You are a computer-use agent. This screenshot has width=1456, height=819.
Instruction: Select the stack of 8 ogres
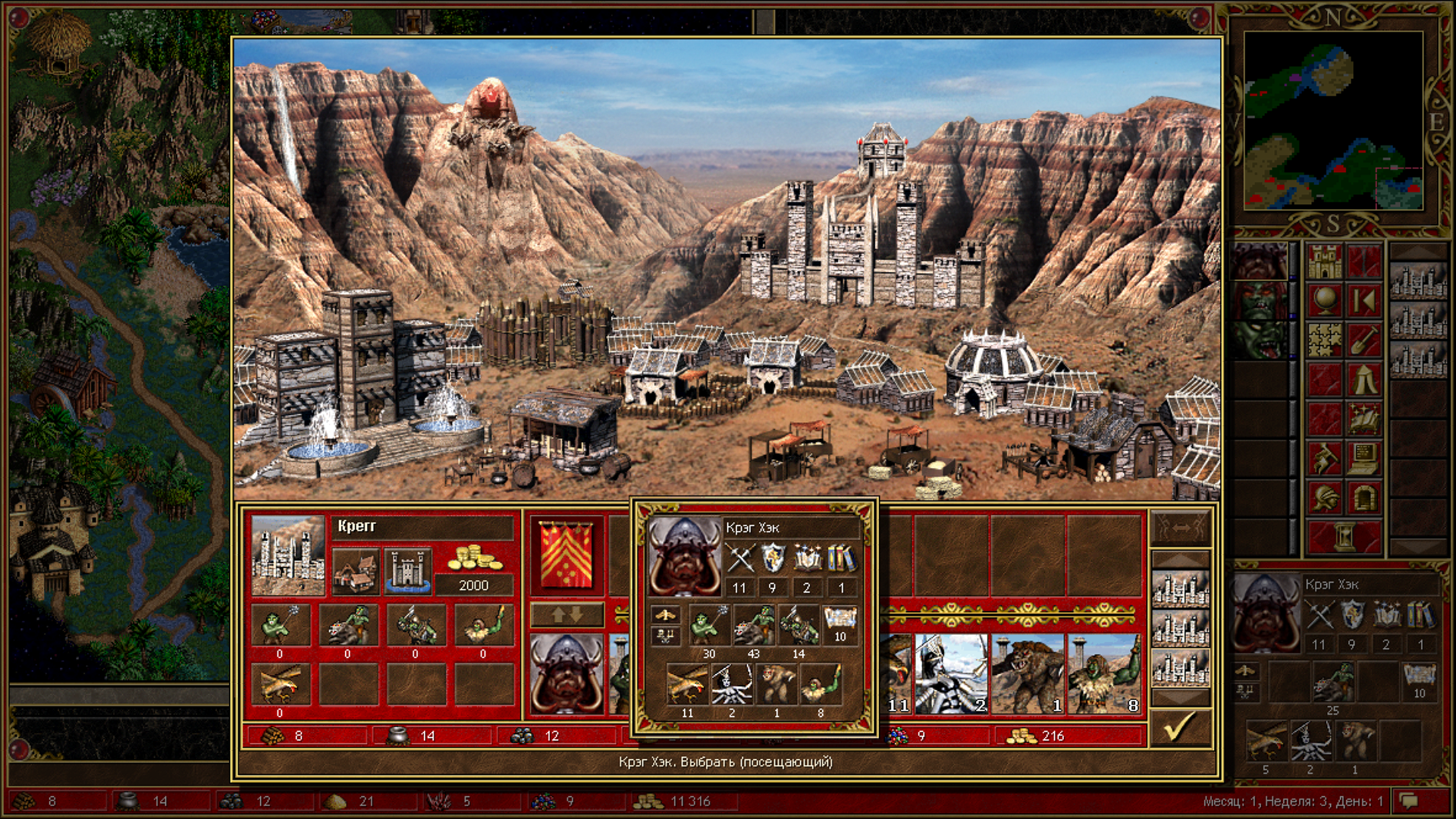[1103, 674]
